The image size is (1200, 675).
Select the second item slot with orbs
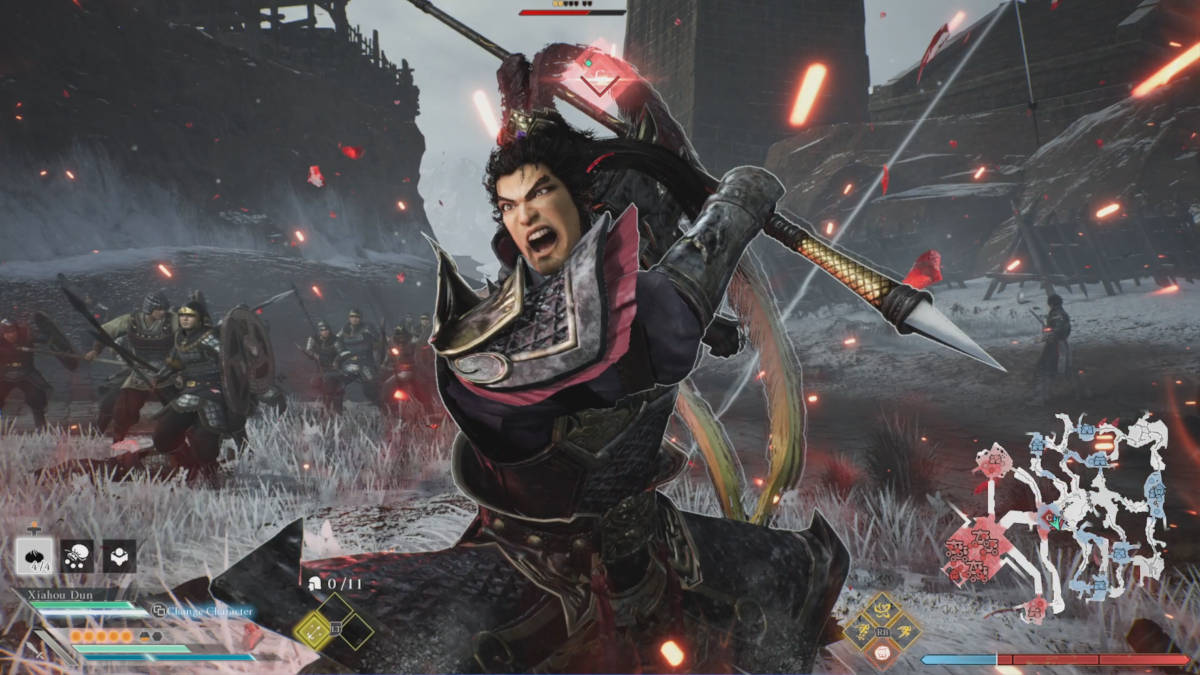[77, 556]
